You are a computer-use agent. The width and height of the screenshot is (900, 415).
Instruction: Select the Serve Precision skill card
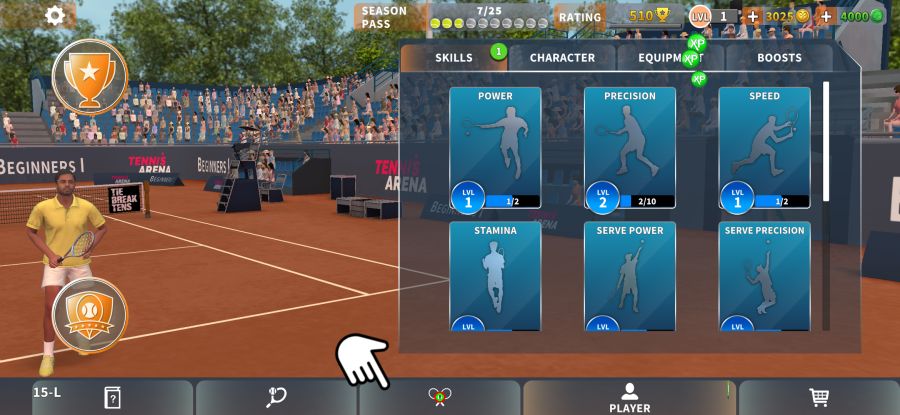[764, 277]
